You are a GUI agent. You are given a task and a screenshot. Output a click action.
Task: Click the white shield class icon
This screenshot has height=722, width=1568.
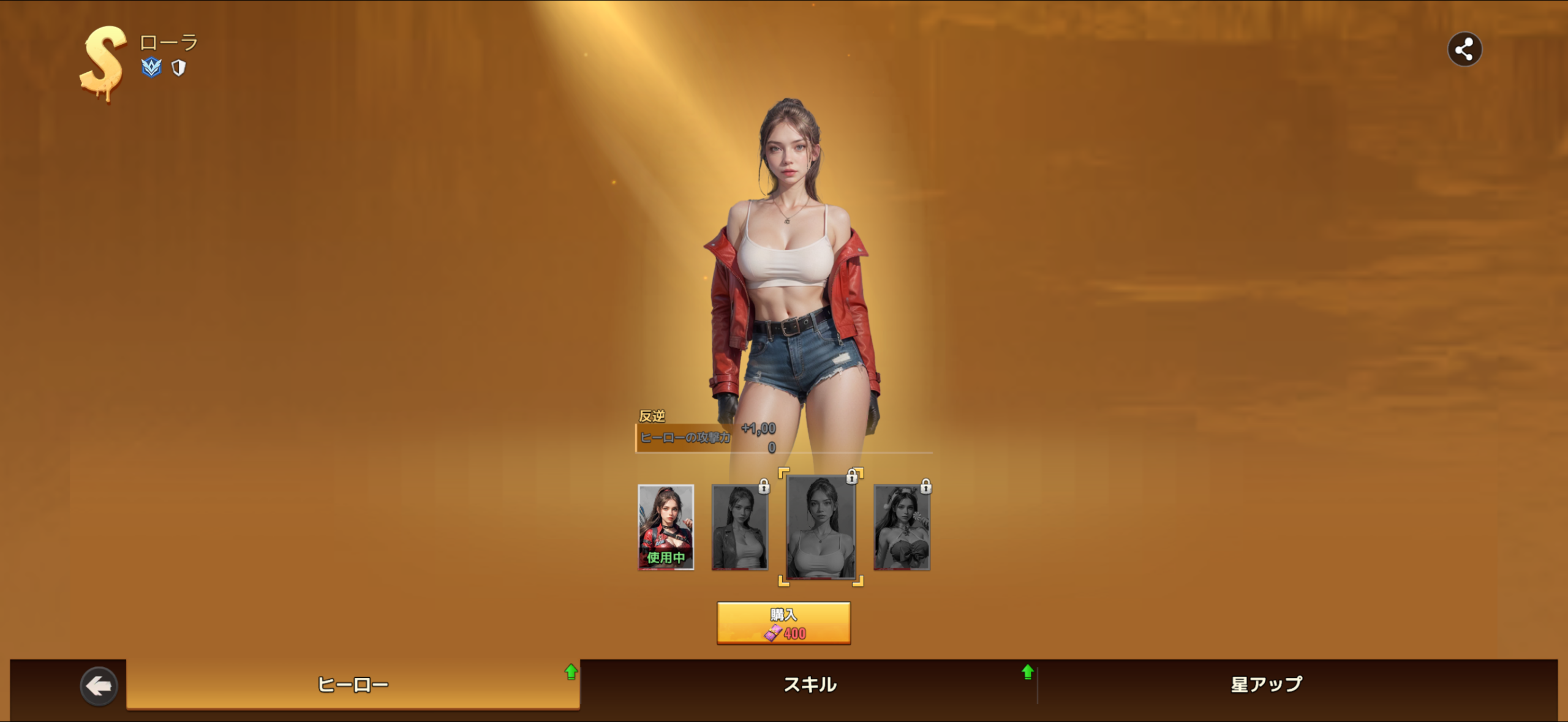(x=178, y=68)
